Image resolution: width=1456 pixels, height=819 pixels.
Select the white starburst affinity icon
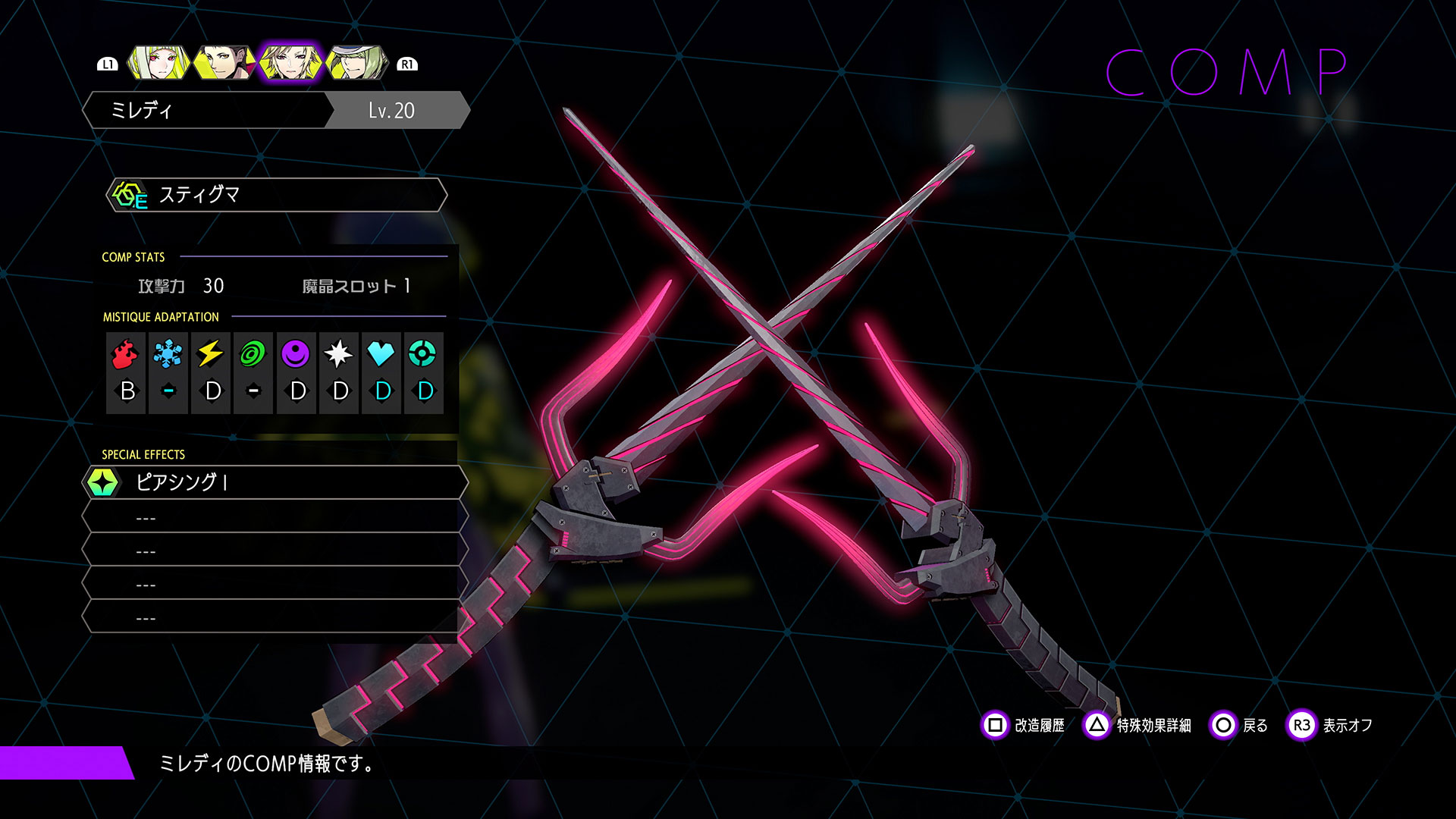[338, 353]
